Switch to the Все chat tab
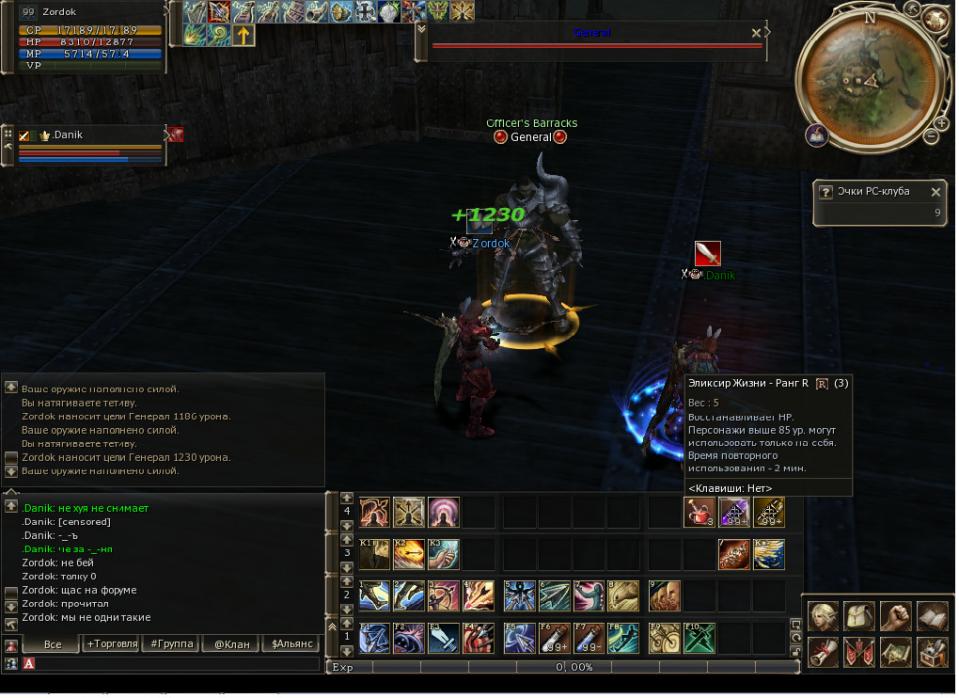Image resolution: width=959 pixels, height=698 pixels. [x=52, y=644]
